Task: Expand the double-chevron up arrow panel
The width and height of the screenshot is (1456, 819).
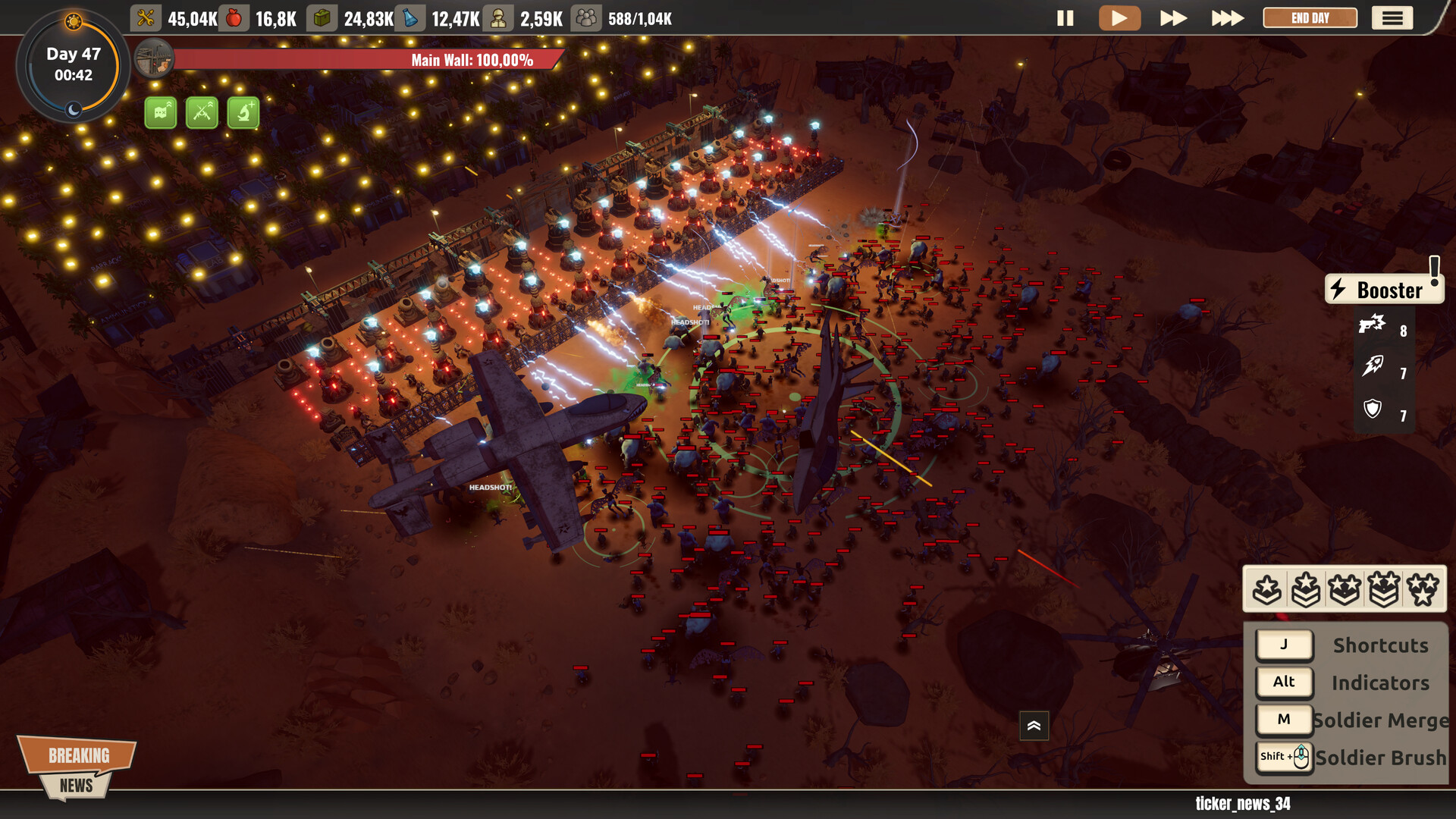Action: 1034,726
